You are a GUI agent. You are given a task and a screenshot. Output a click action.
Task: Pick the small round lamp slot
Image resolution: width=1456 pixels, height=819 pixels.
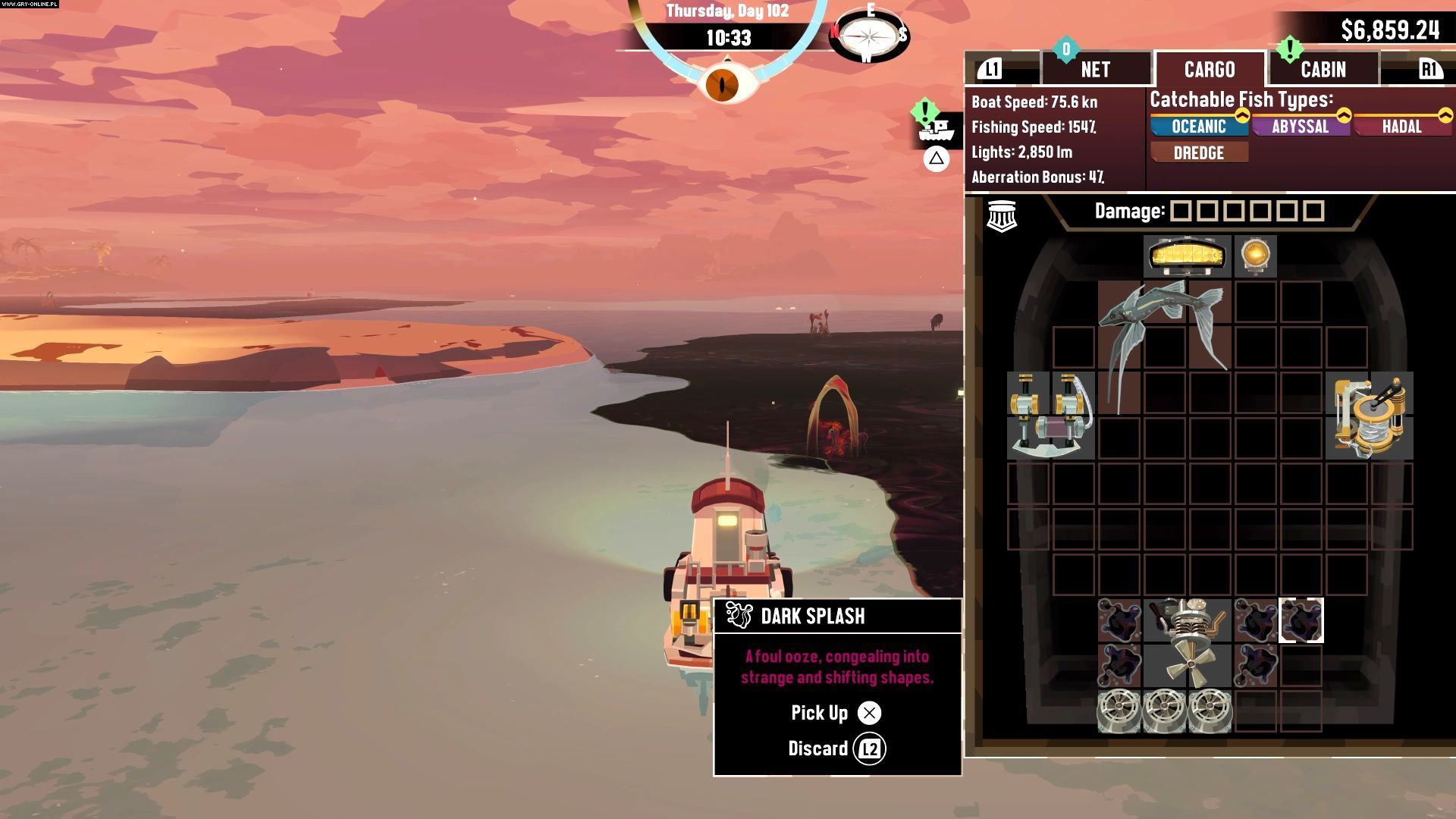tap(1255, 256)
